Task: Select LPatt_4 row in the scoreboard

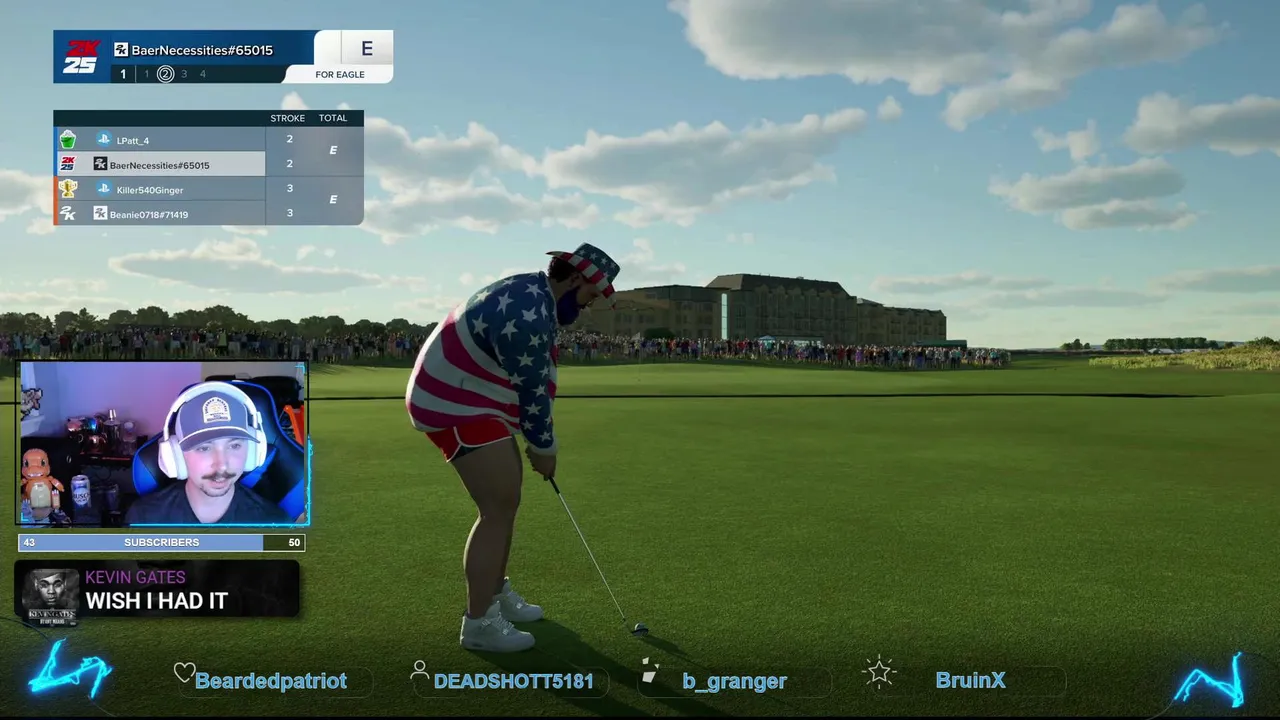Action: click(160, 140)
